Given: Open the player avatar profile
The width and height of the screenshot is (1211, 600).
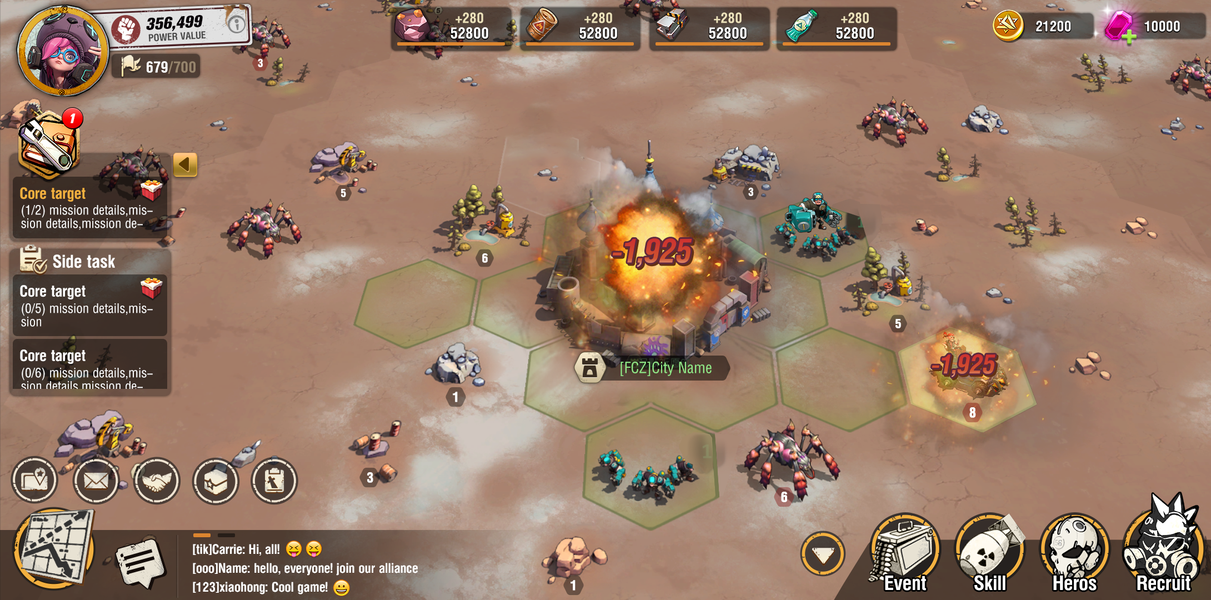Looking at the screenshot, I should pos(62,50).
